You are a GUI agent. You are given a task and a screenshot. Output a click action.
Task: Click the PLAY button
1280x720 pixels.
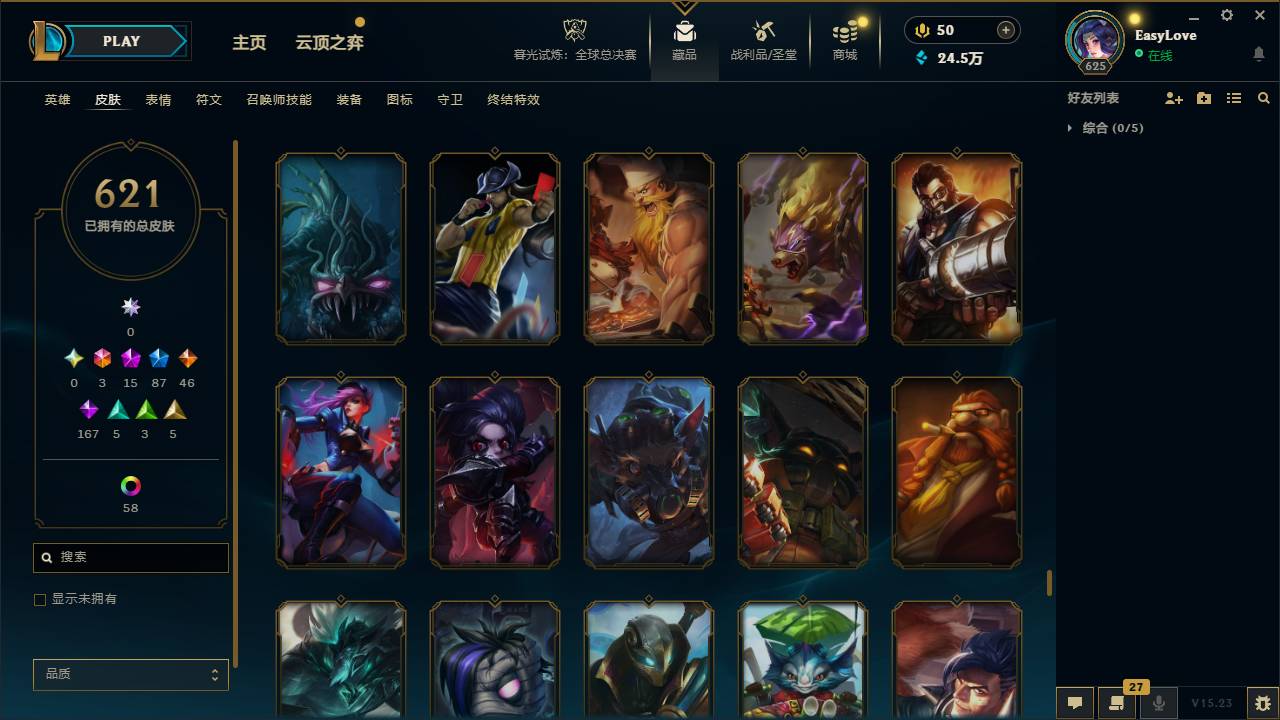pyautogui.click(x=121, y=41)
